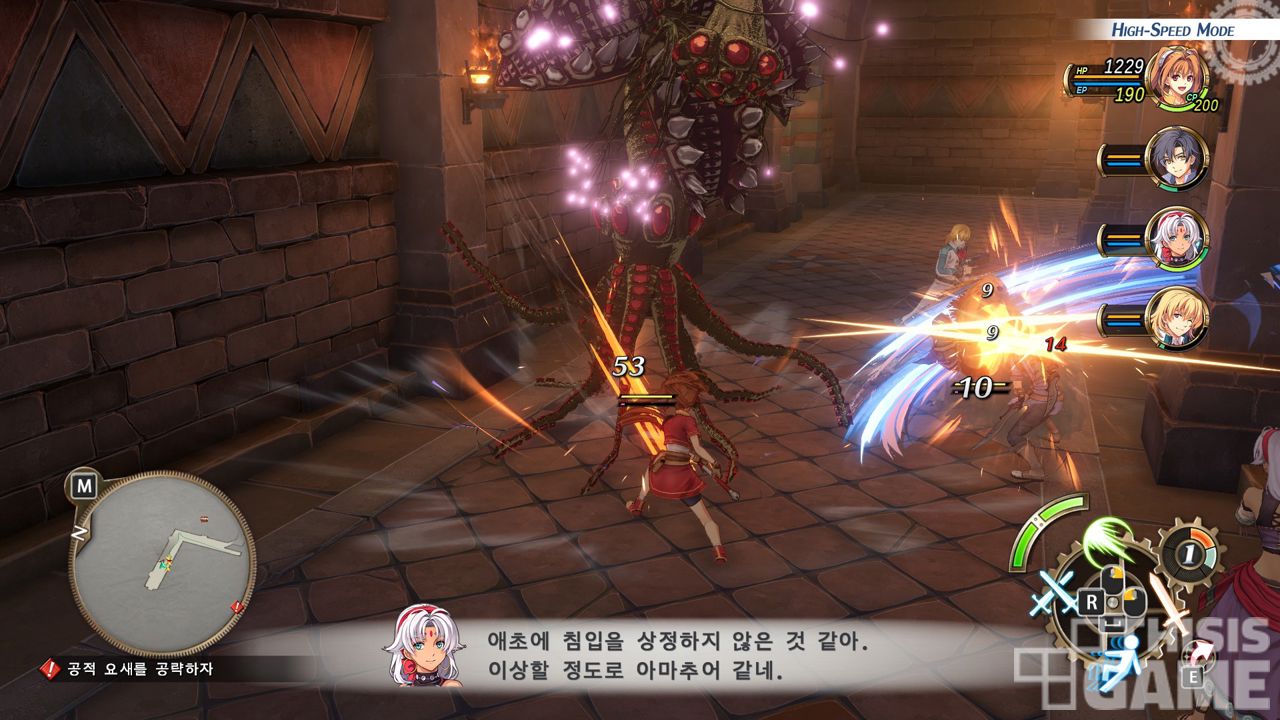This screenshot has width=1280, height=720.
Task: Click the speaker portrait in the dialogue box
Action: (x=423, y=646)
